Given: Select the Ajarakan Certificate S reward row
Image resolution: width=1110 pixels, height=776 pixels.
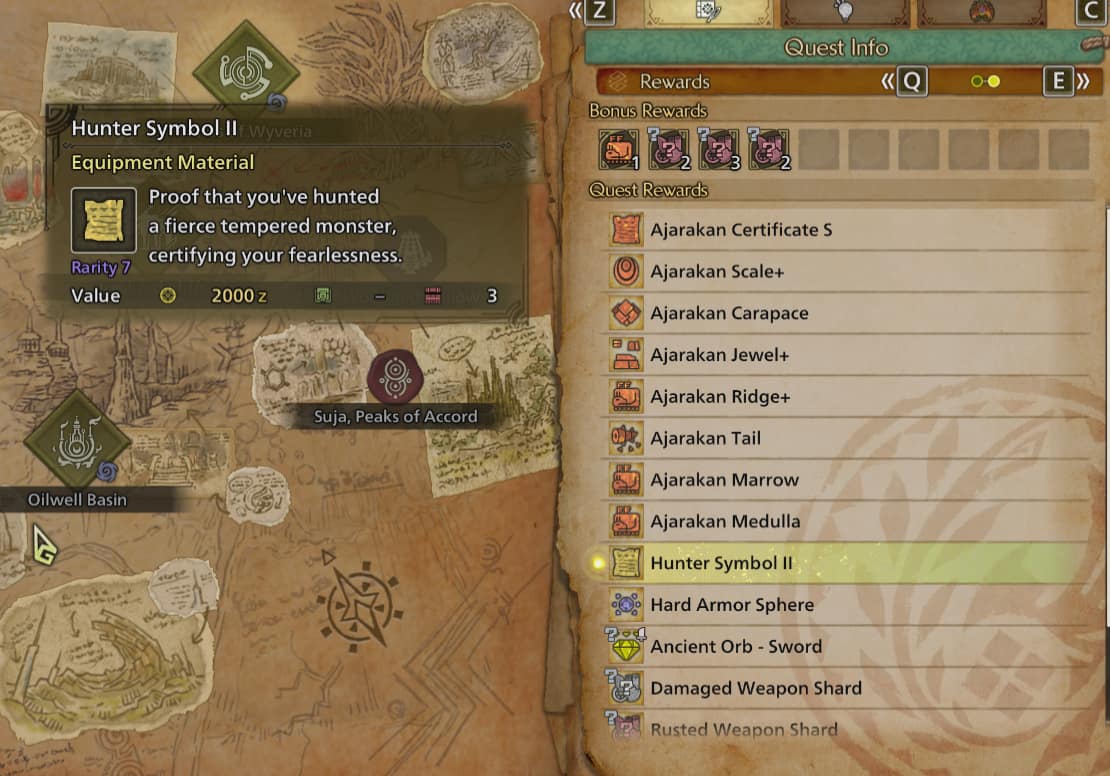Looking at the screenshot, I should [x=741, y=230].
